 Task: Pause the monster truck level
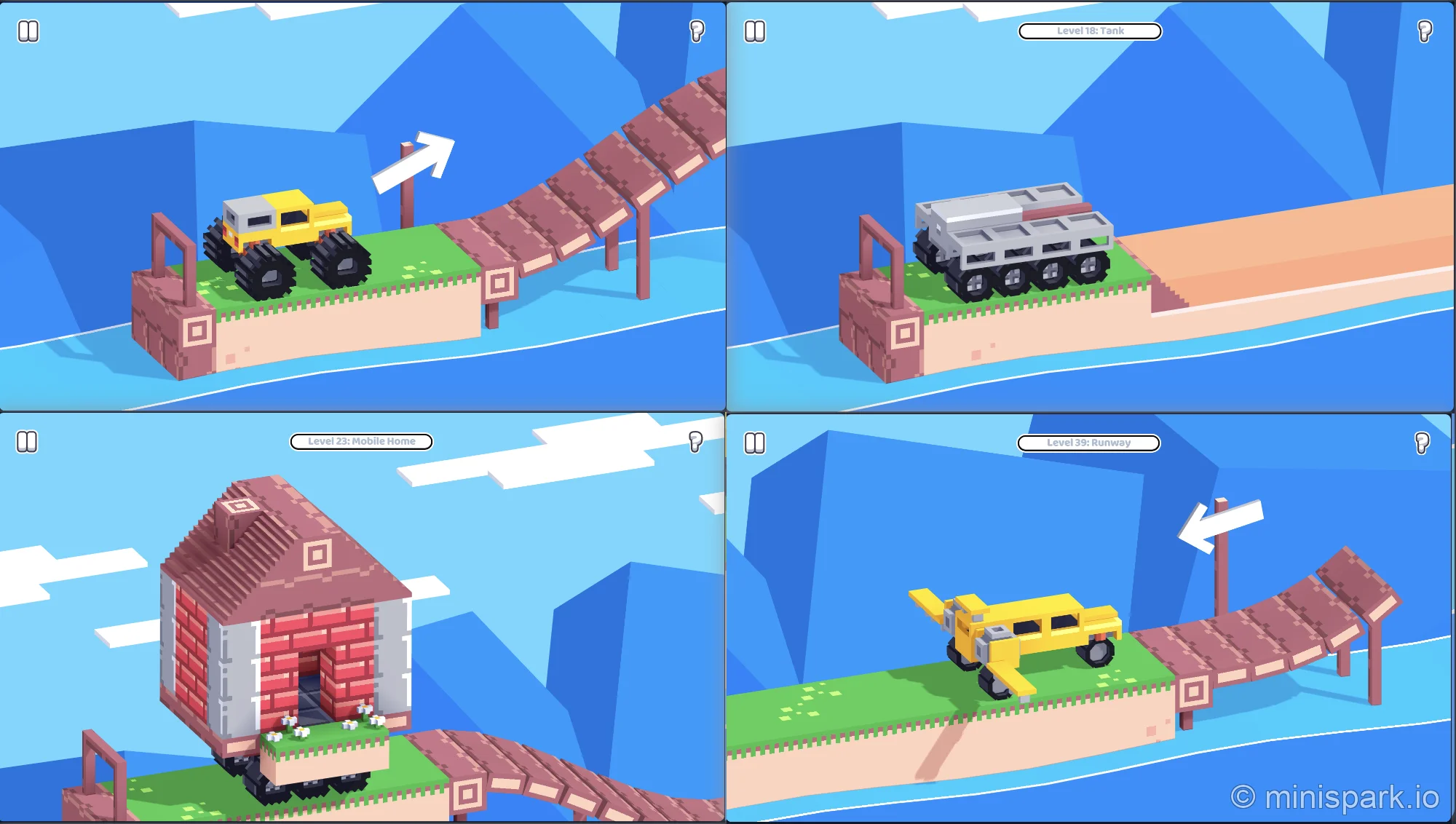28,31
